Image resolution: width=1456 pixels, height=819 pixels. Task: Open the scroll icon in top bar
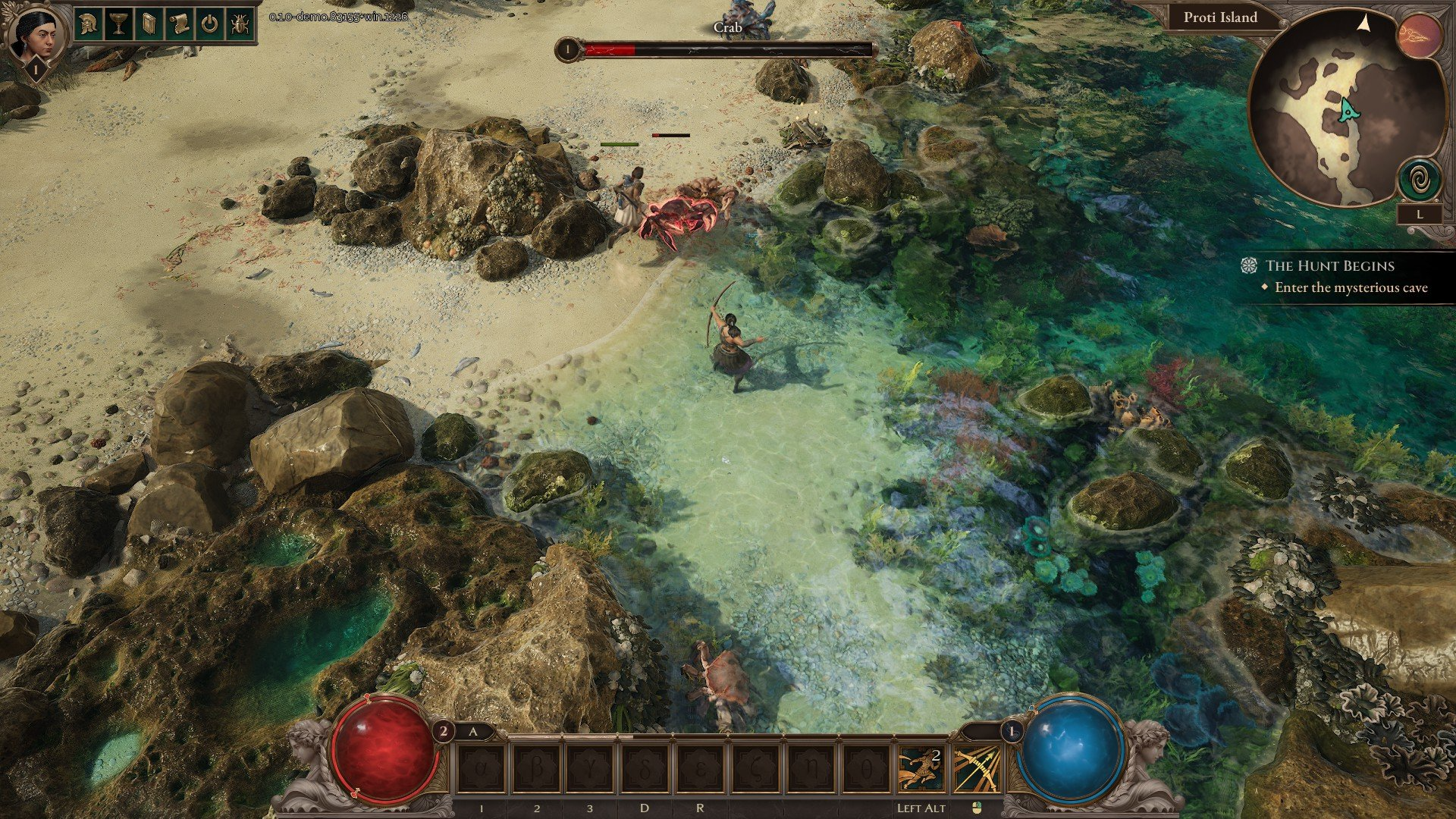tap(180, 24)
